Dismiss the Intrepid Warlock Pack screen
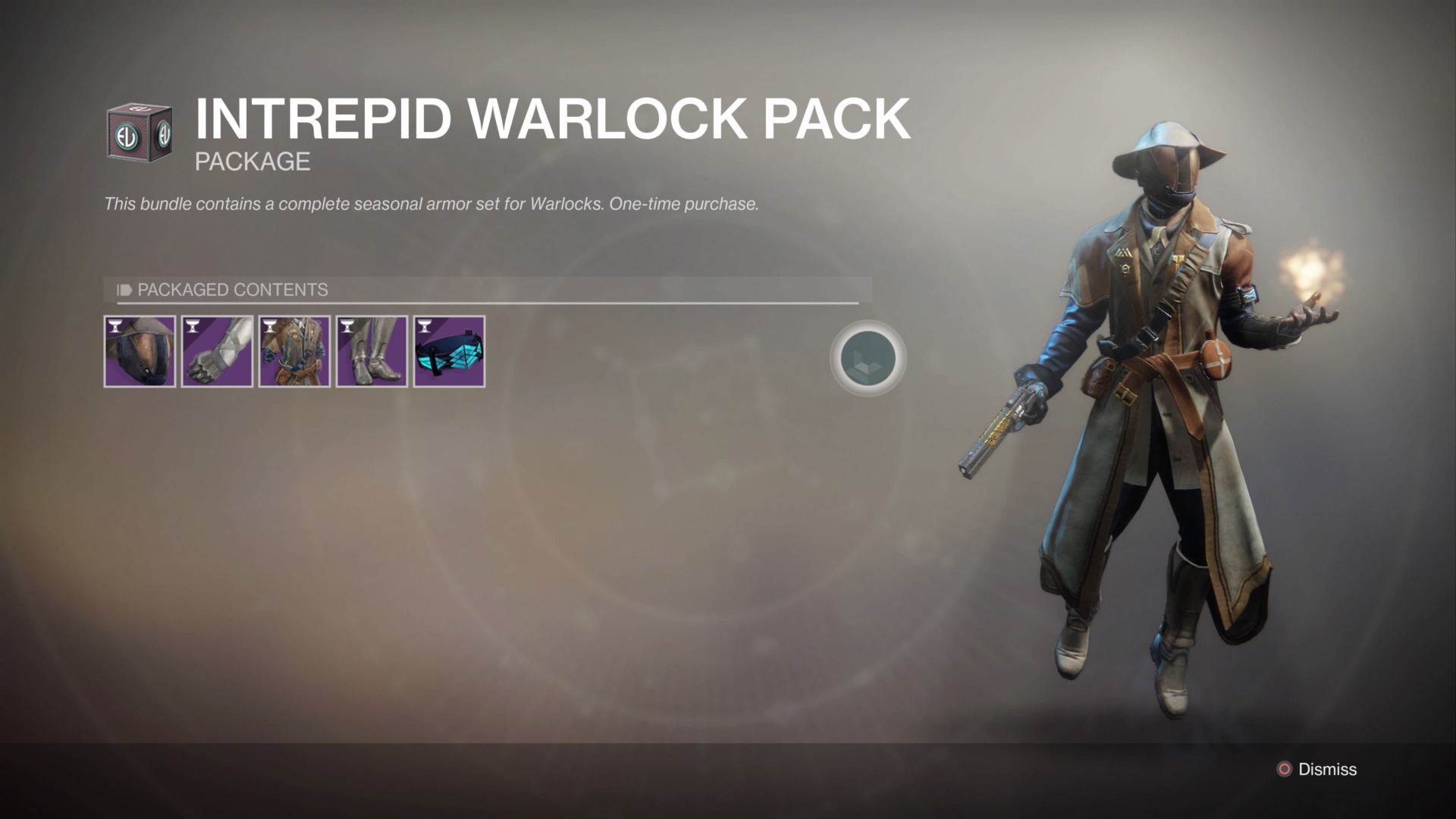The image size is (1456, 819). coord(1317,769)
